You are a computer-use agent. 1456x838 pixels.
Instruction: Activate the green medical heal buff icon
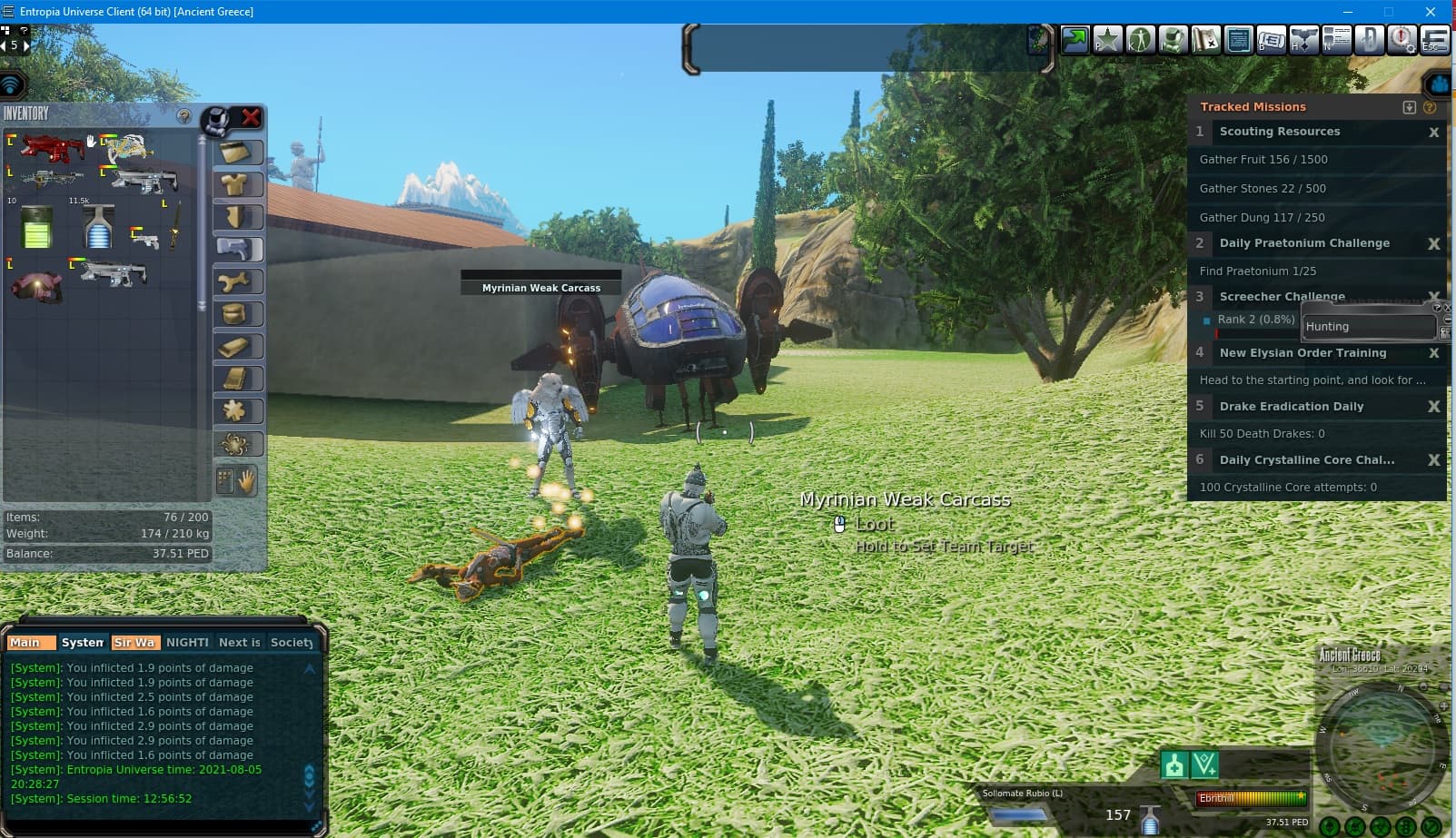[1174, 765]
